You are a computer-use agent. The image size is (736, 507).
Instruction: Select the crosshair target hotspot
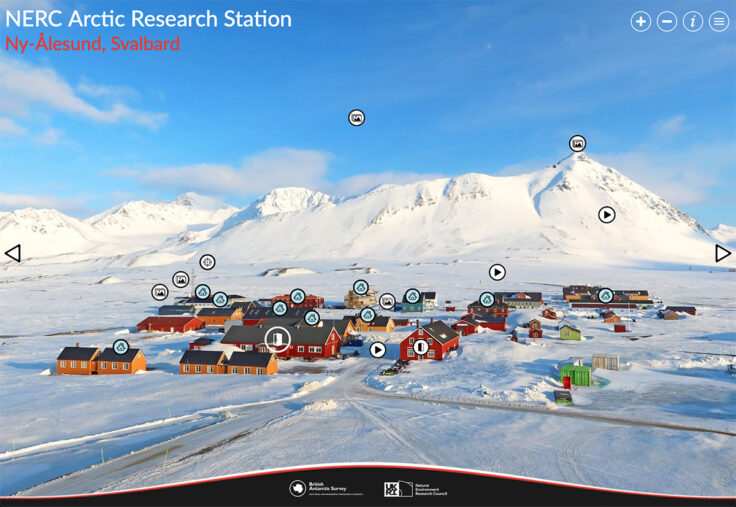(207, 262)
